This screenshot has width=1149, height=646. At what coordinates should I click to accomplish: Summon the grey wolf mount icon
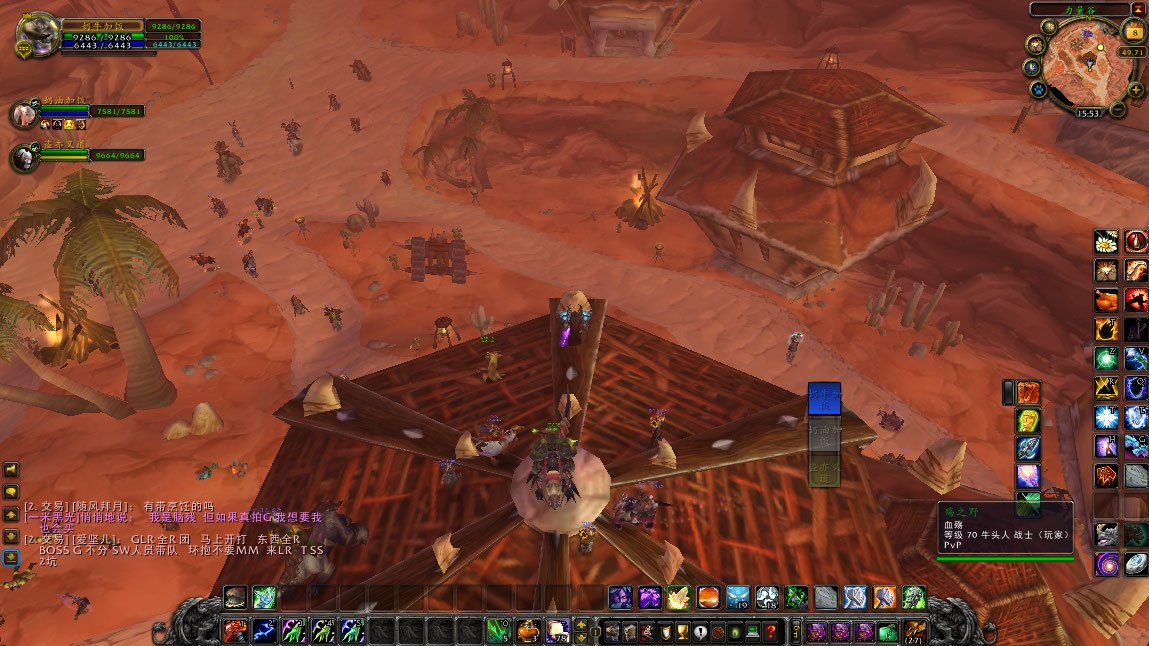(x=1106, y=534)
